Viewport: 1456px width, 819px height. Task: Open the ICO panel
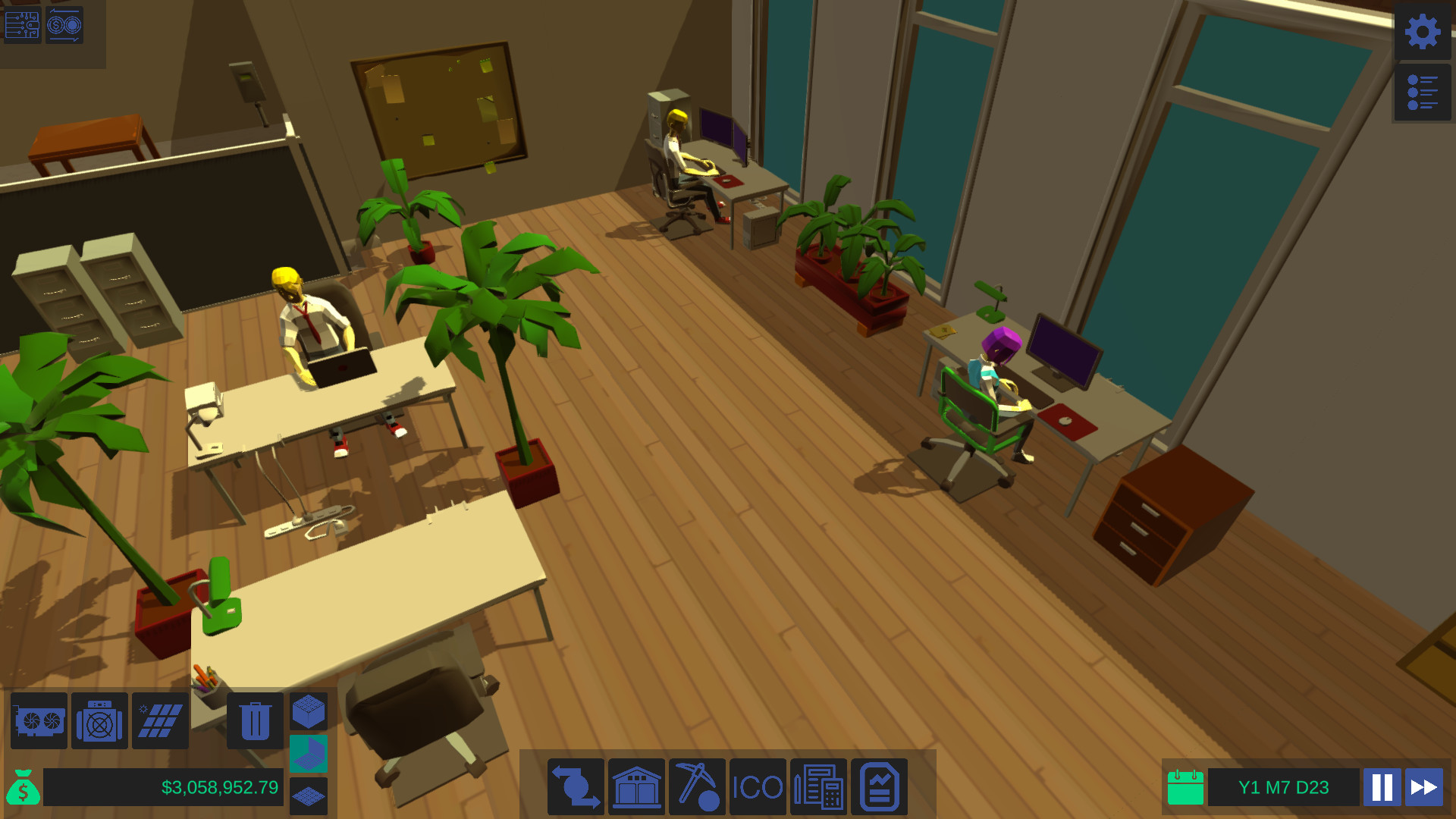[758, 787]
